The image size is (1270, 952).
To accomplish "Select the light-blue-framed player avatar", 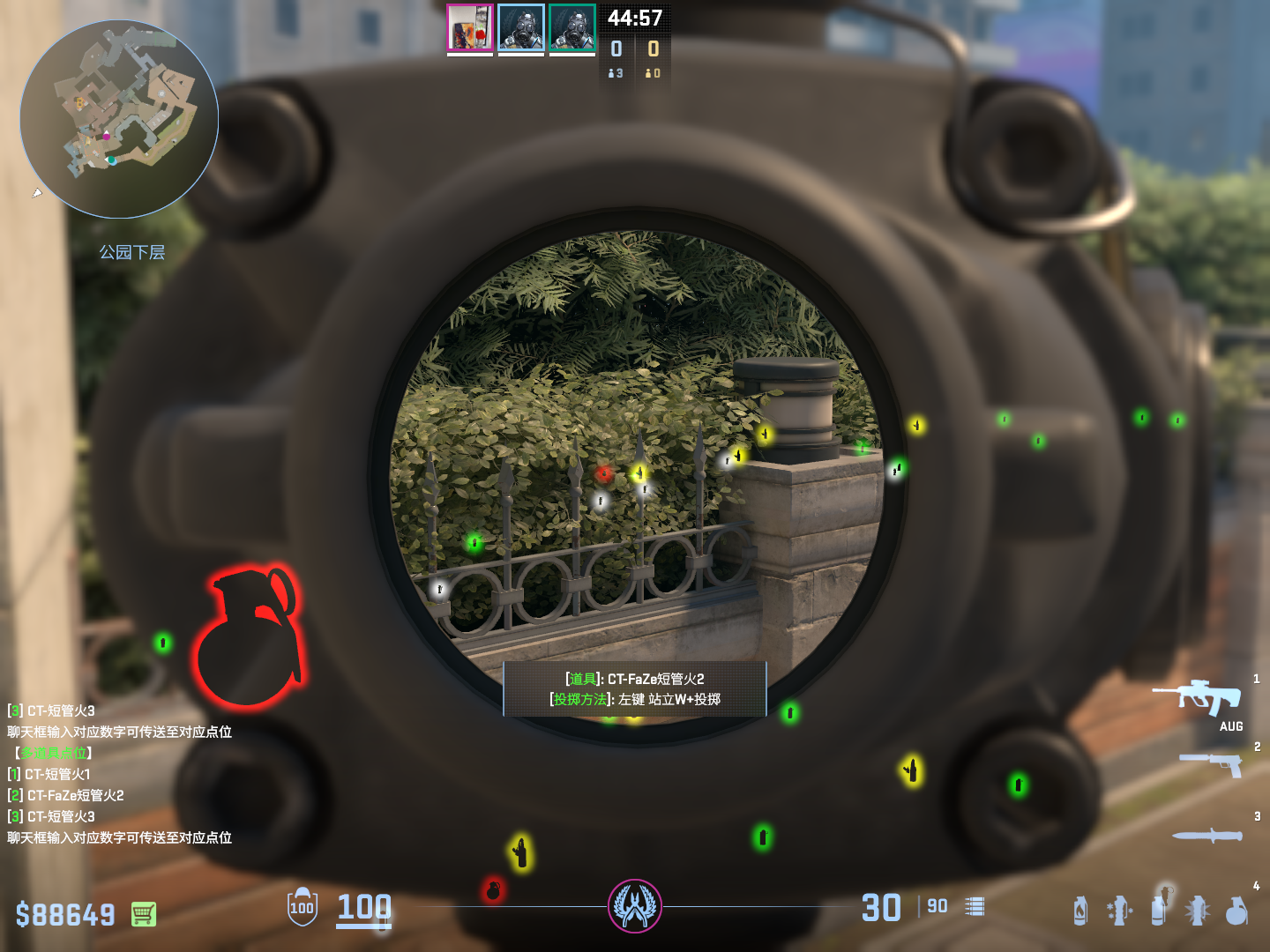I will (521, 28).
